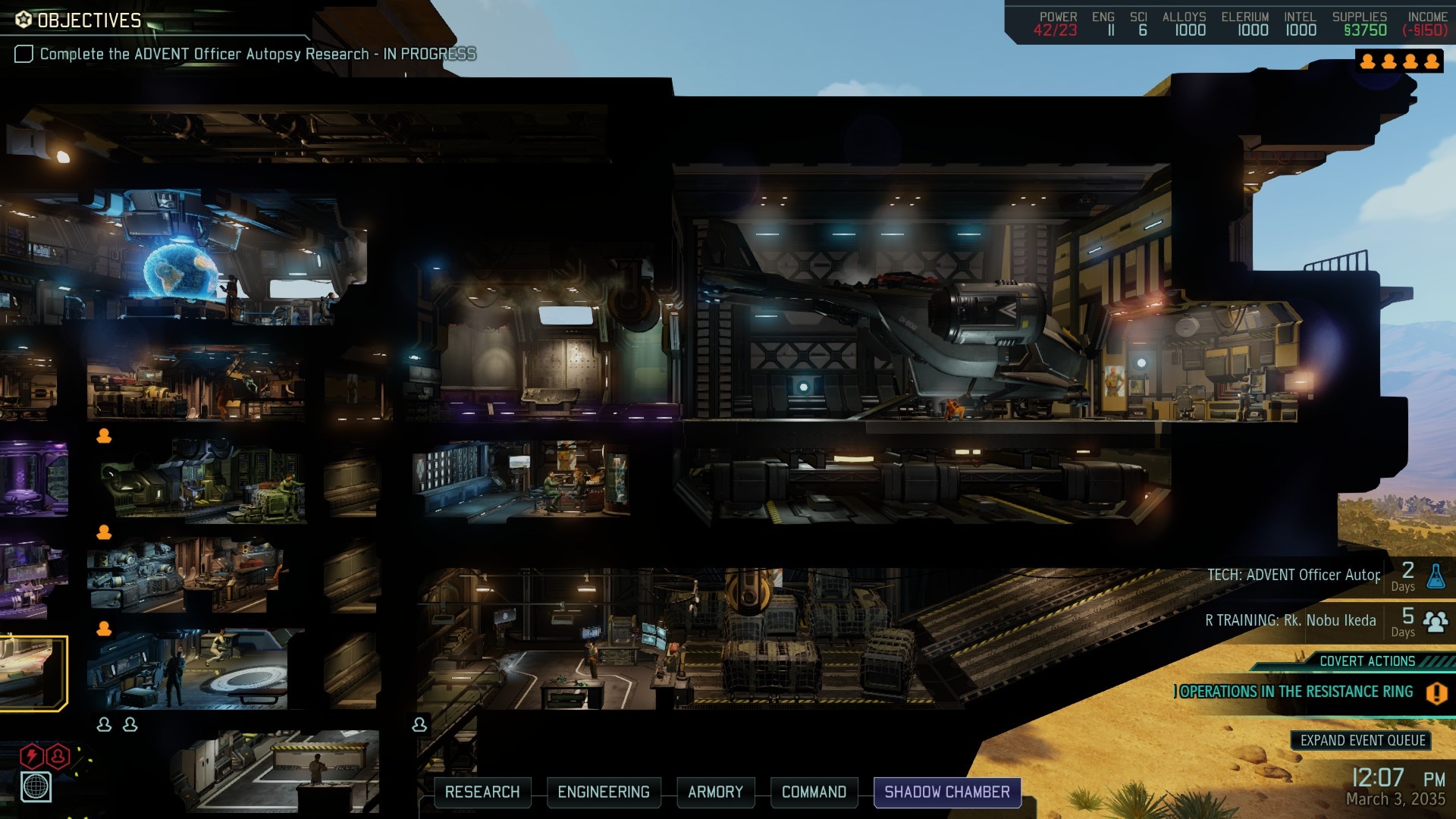View the Nobu Ikeda training event
This screenshot has width=1456, height=819.
1291,621
